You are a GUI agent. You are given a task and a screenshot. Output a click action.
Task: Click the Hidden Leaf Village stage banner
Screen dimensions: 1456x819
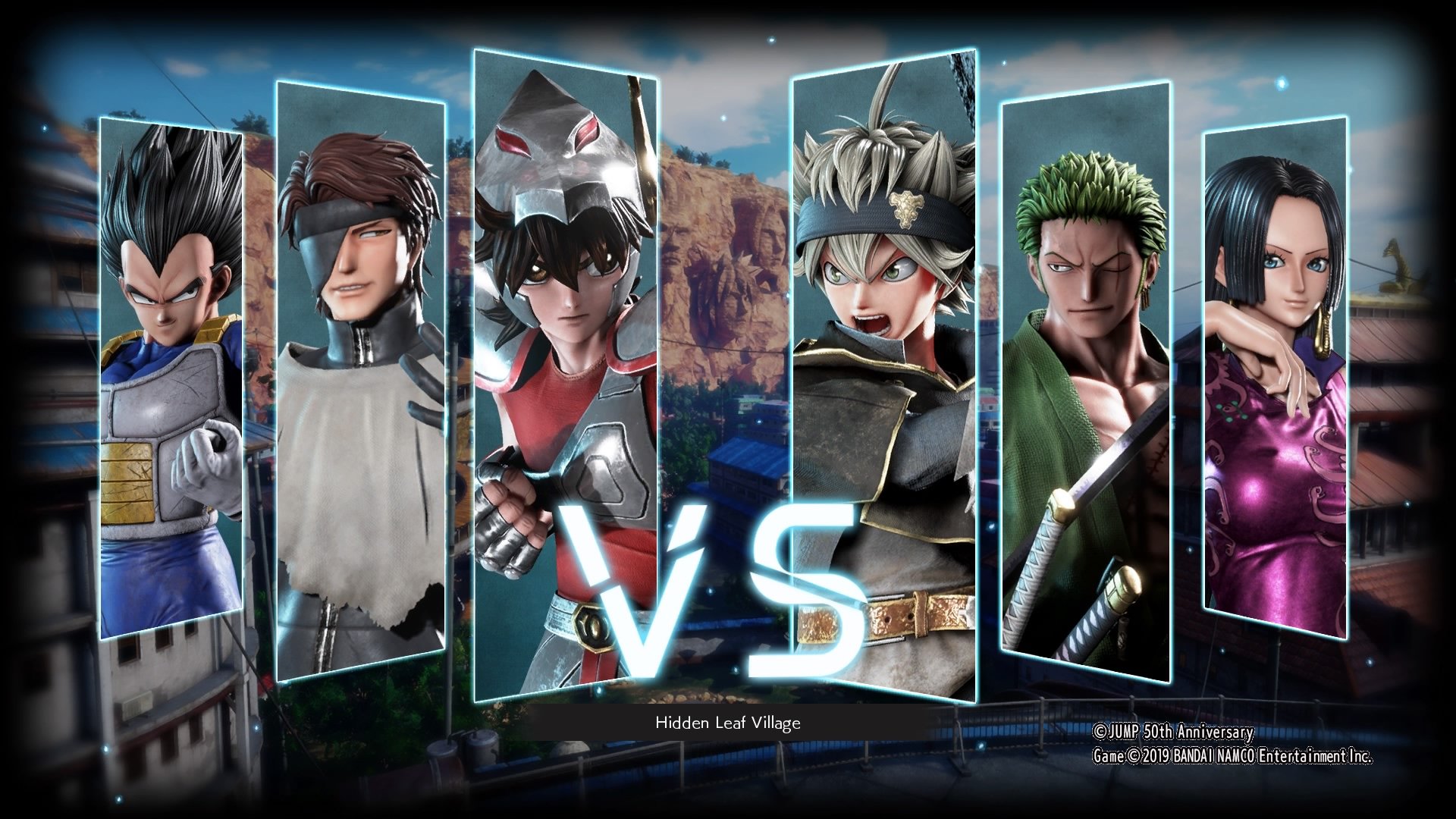(728, 723)
